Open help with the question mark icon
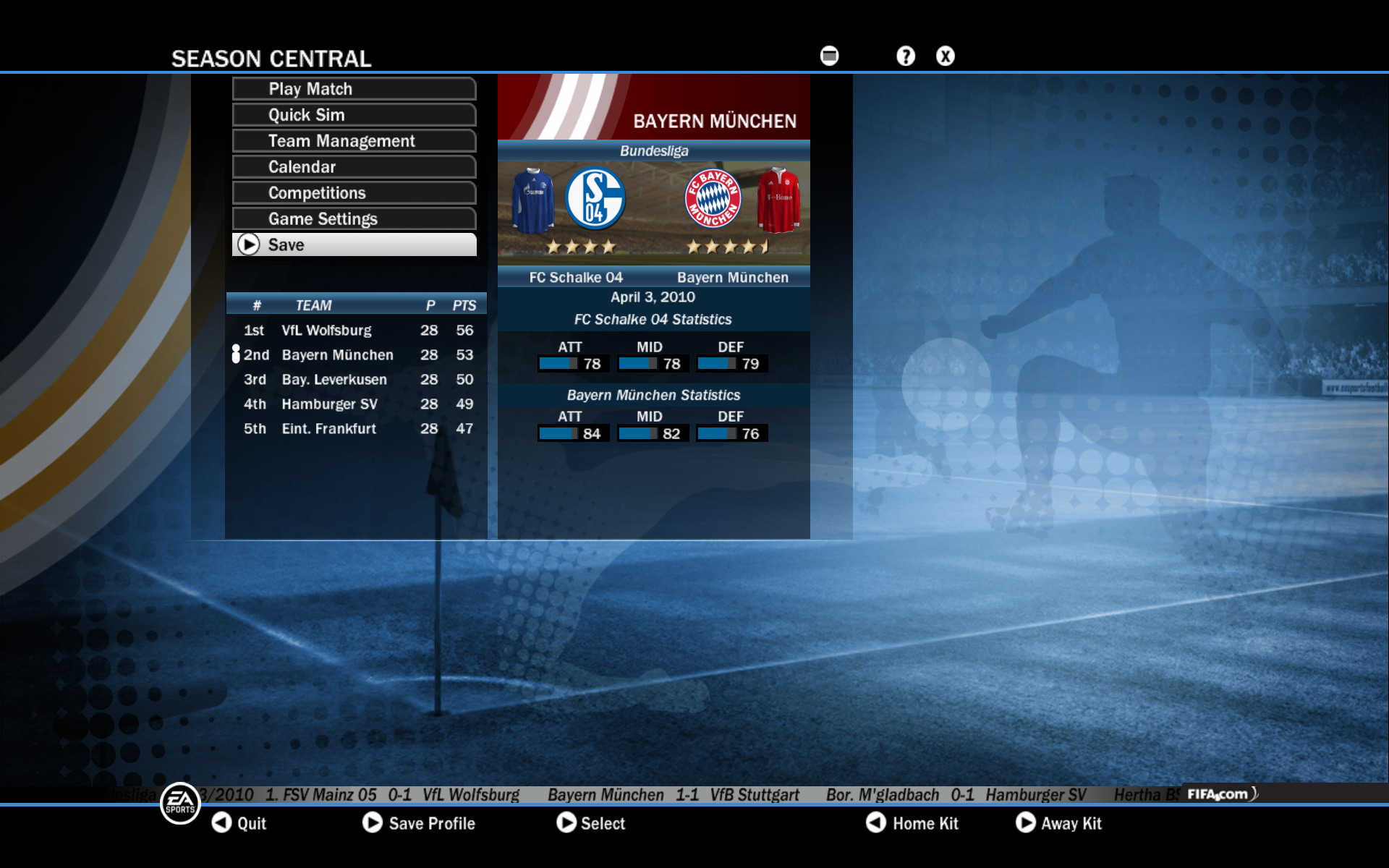This screenshot has width=1389, height=868. pyautogui.click(x=906, y=56)
